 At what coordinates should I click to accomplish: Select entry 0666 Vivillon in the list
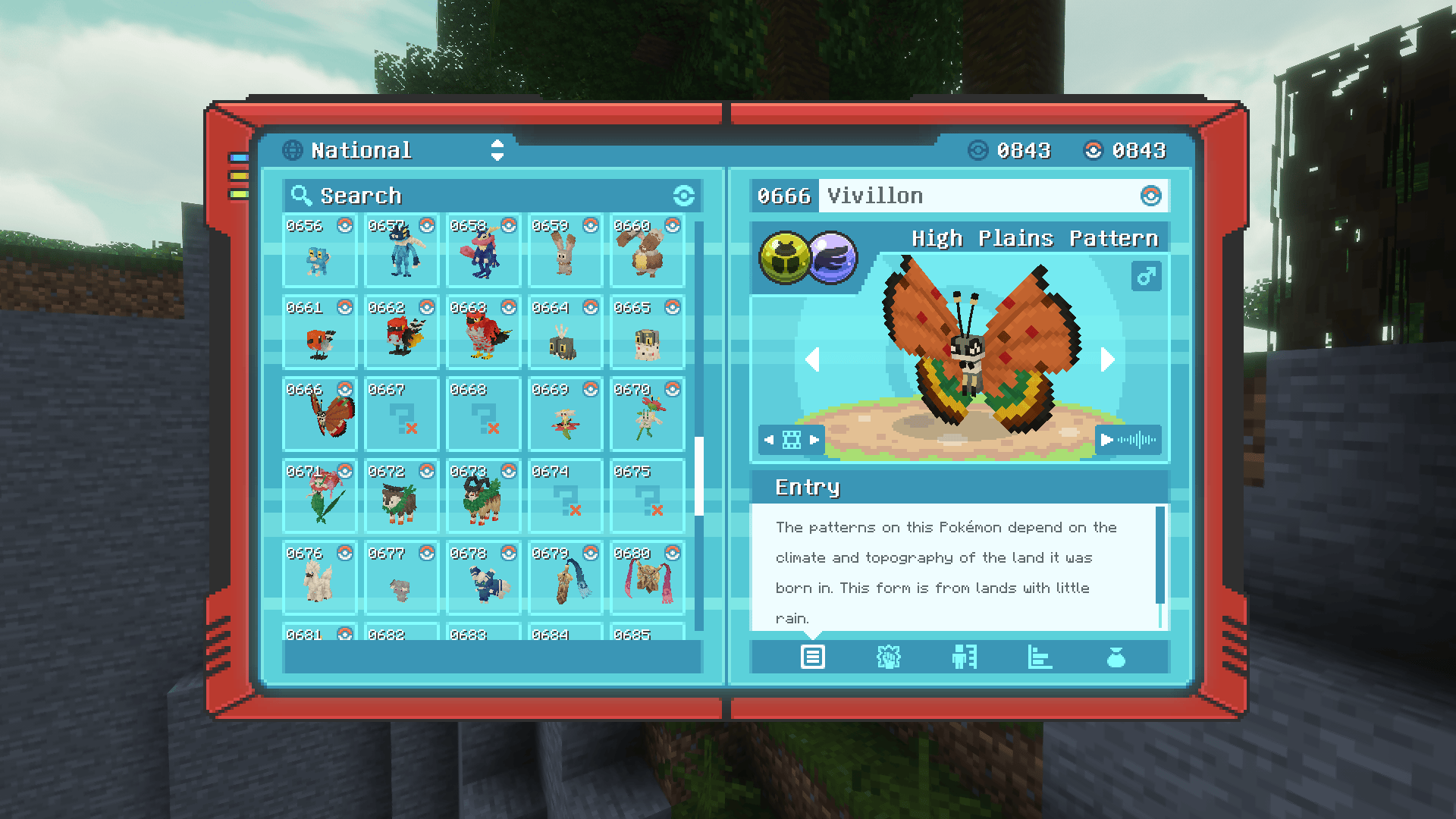click(x=319, y=415)
